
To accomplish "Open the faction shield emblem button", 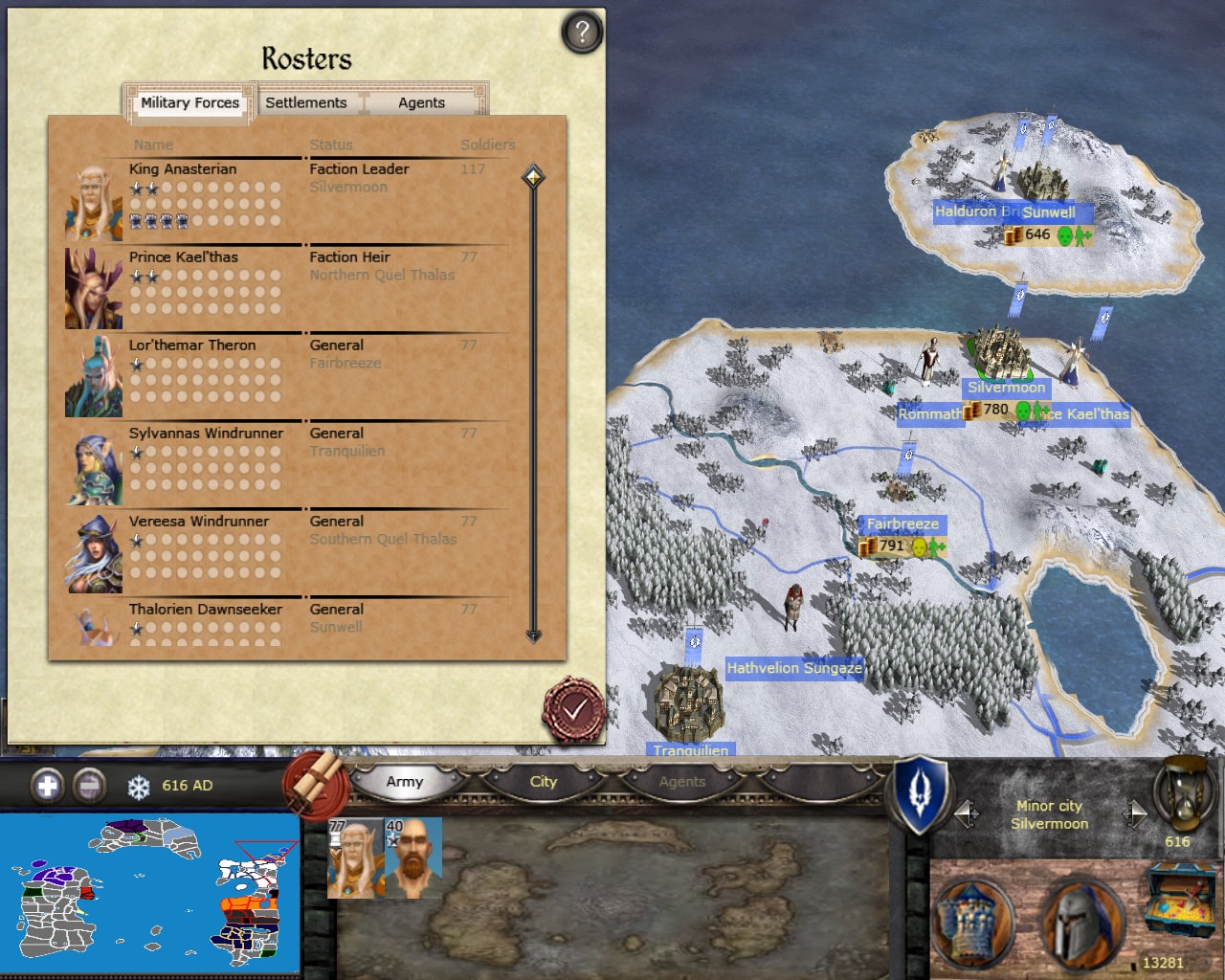I will 919,794.
